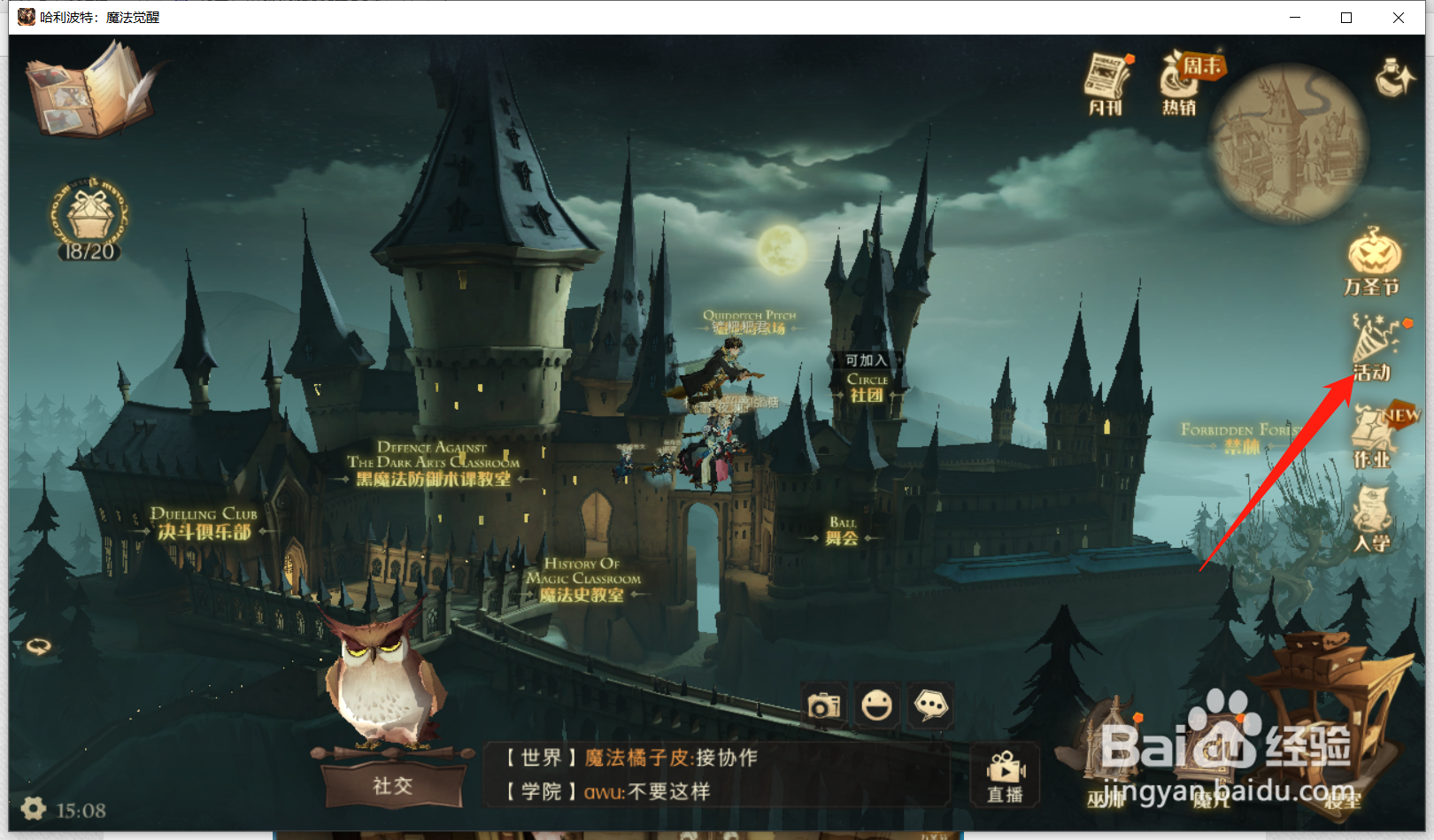Open the 活动 activities menu
This screenshot has height=840, width=1434.
(1373, 347)
